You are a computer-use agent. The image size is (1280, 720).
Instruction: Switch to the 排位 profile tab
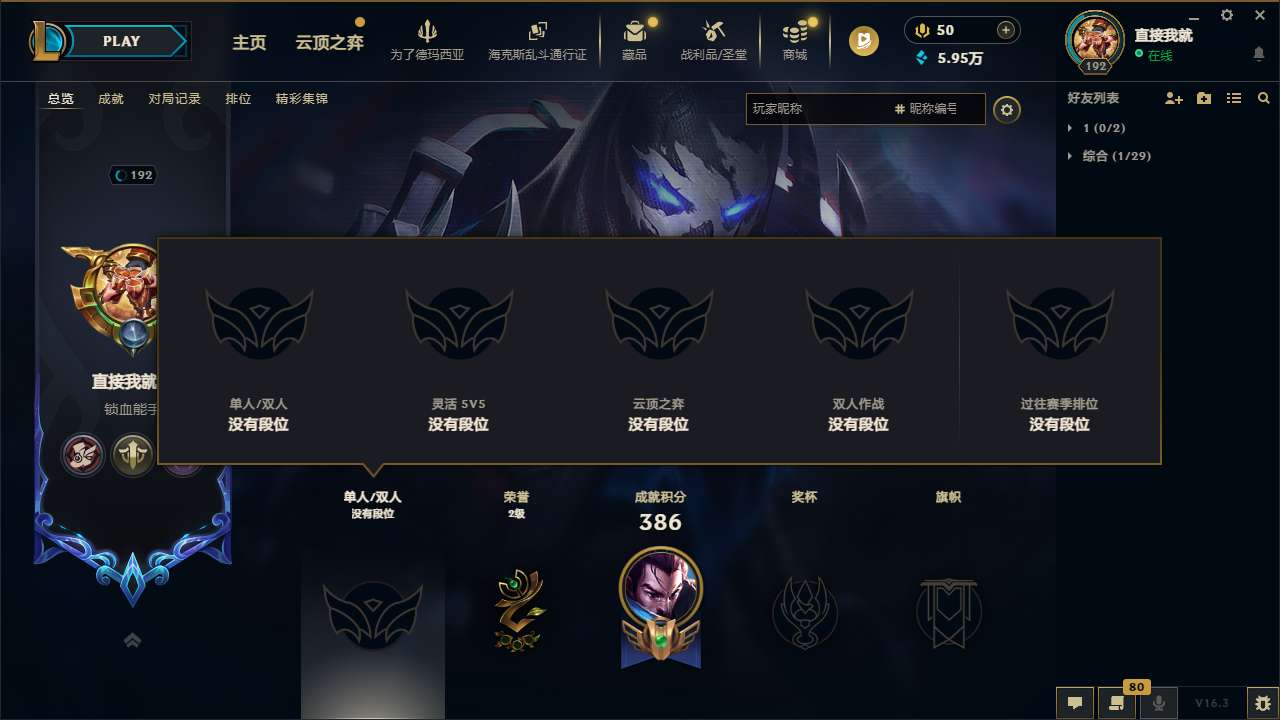click(x=238, y=99)
